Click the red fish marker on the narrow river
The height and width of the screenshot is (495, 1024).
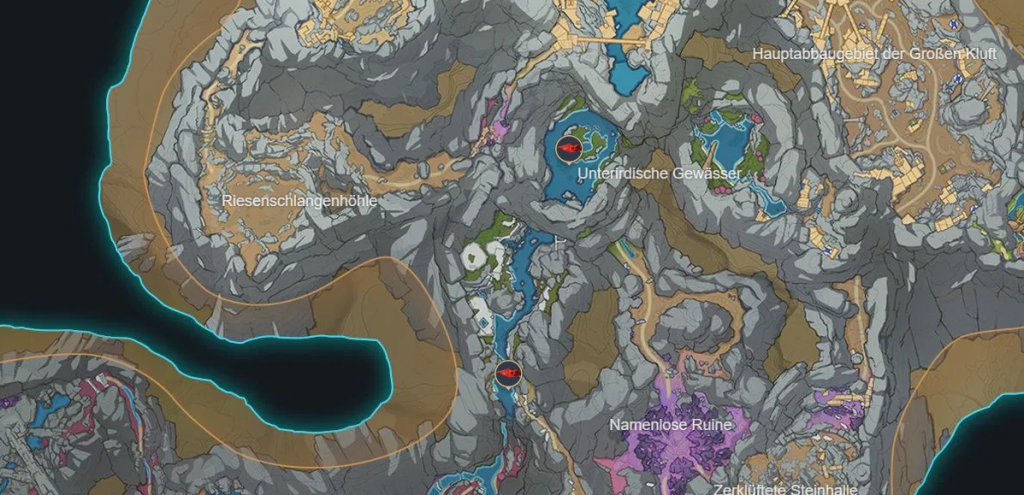pos(509,374)
